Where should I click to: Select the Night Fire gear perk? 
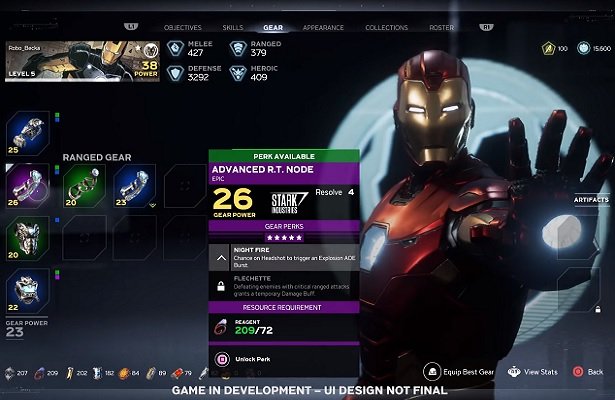pyautogui.click(x=283, y=258)
